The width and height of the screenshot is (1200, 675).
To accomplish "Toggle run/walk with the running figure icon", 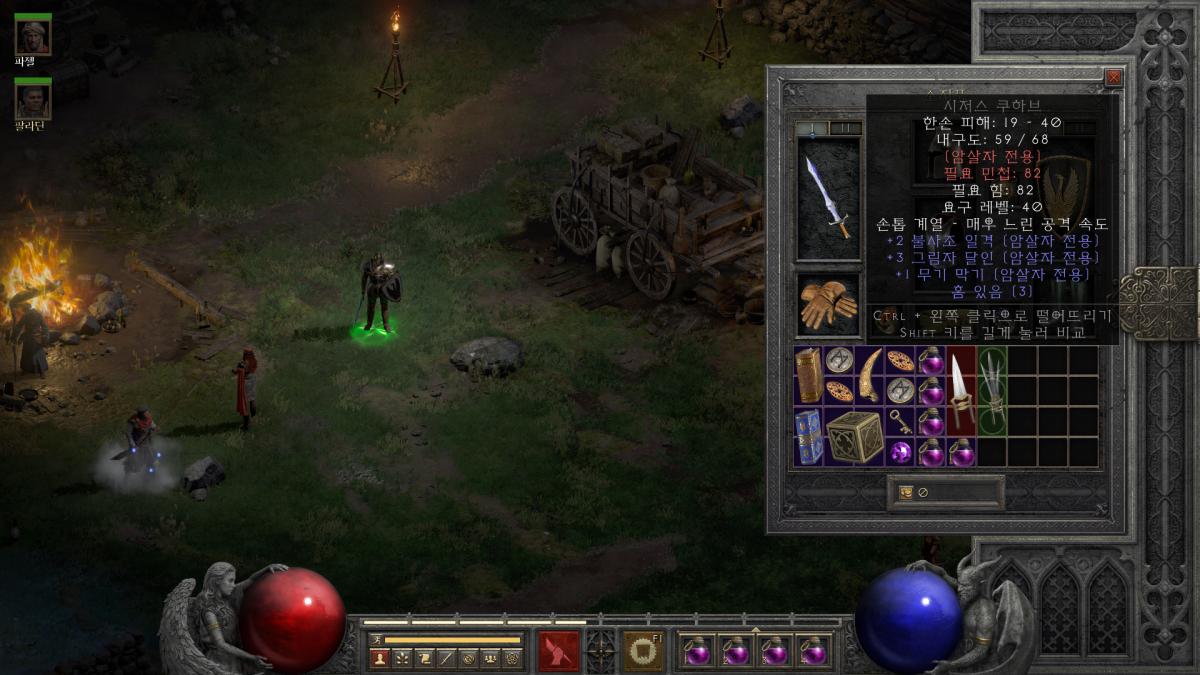I will pos(376,639).
